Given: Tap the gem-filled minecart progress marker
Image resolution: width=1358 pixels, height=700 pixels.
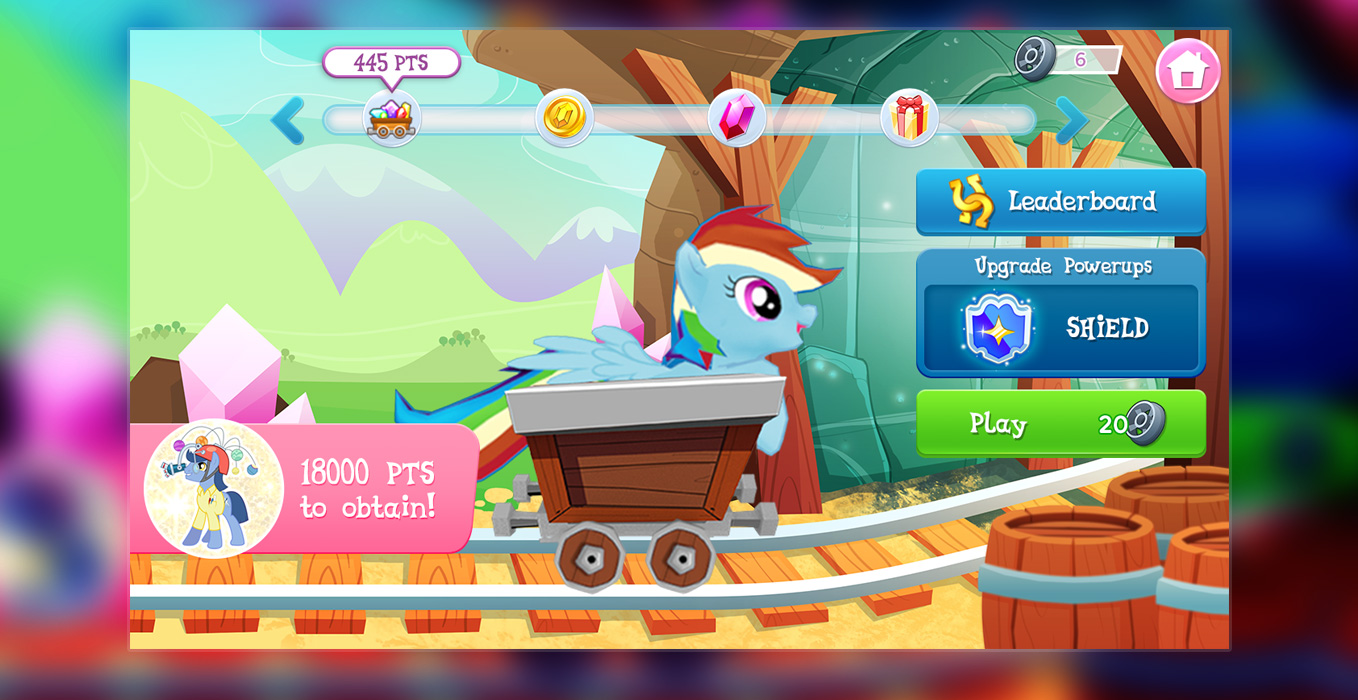Looking at the screenshot, I should (x=391, y=119).
